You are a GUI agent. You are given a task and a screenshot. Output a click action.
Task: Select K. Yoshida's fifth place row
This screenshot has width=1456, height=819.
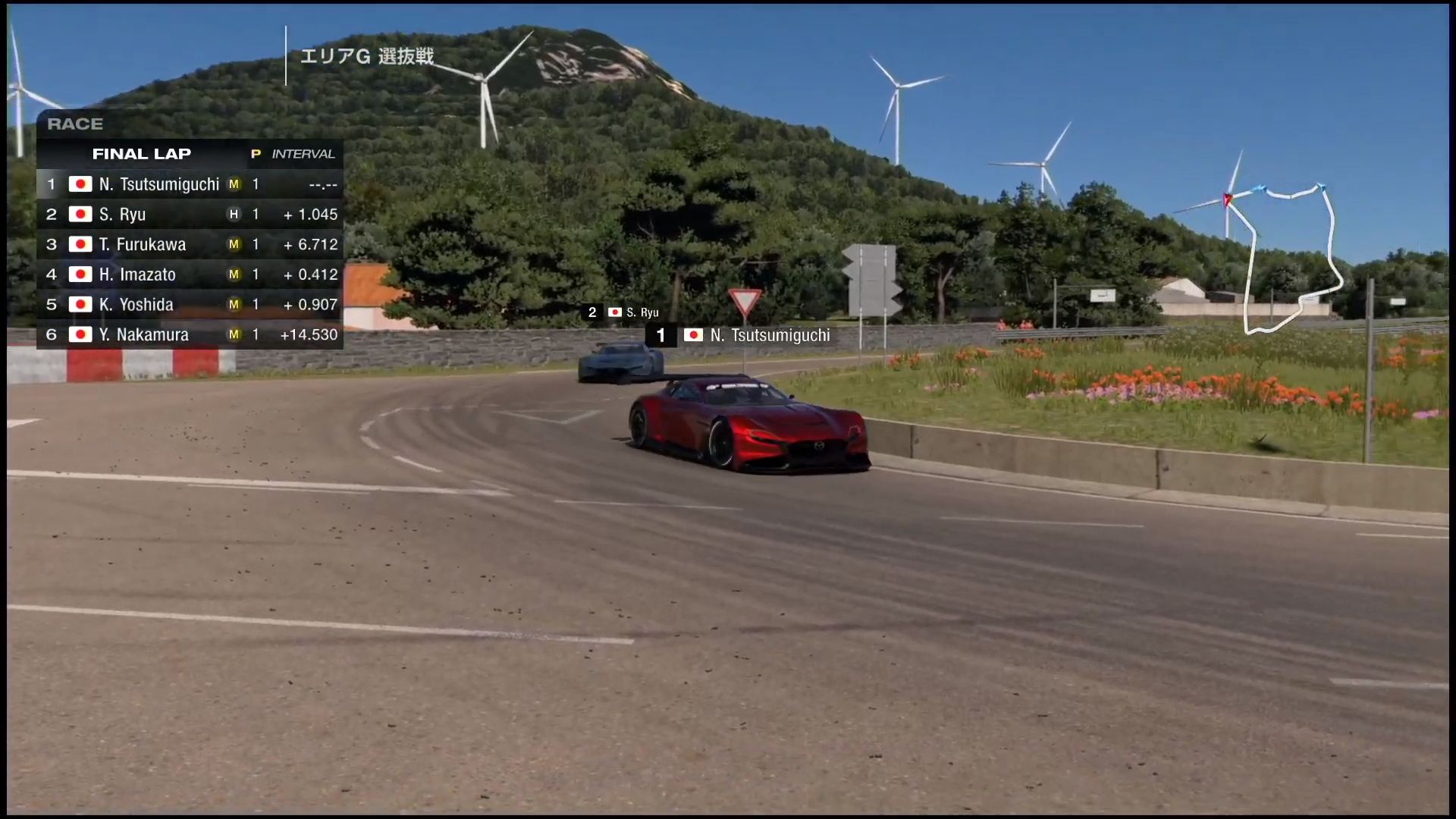(190, 304)
